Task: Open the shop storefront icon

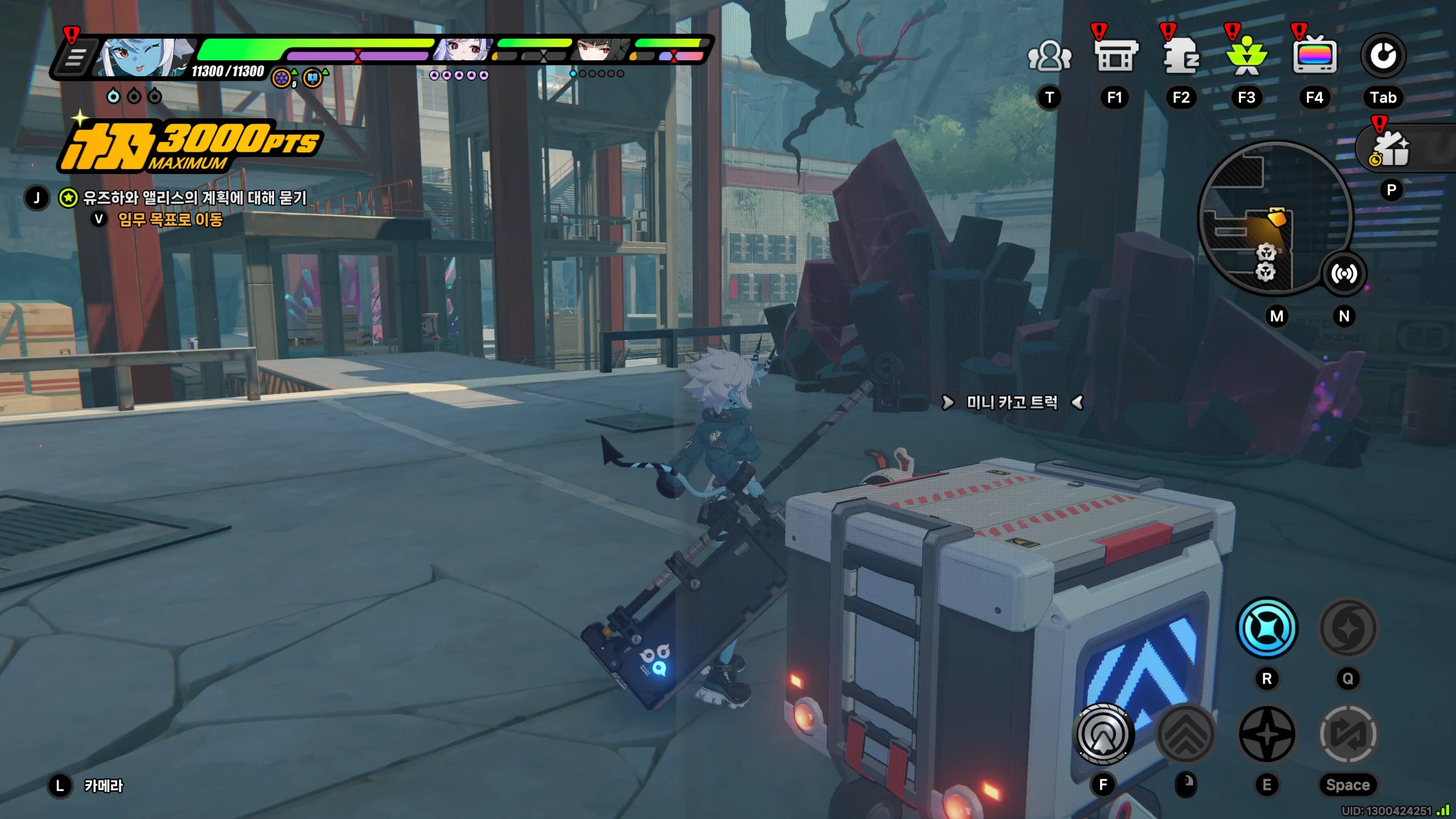Action: pos(1115,56)
